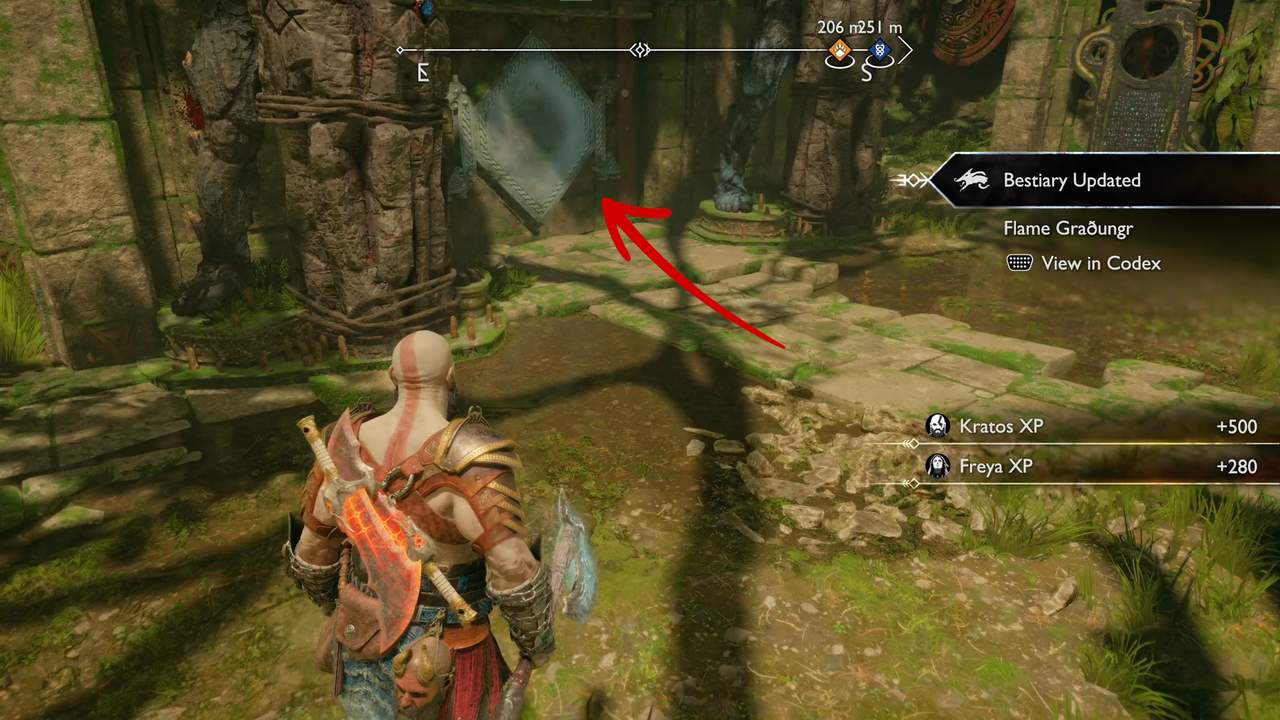Toggle the S direction indicator on compass

[866, 72]
